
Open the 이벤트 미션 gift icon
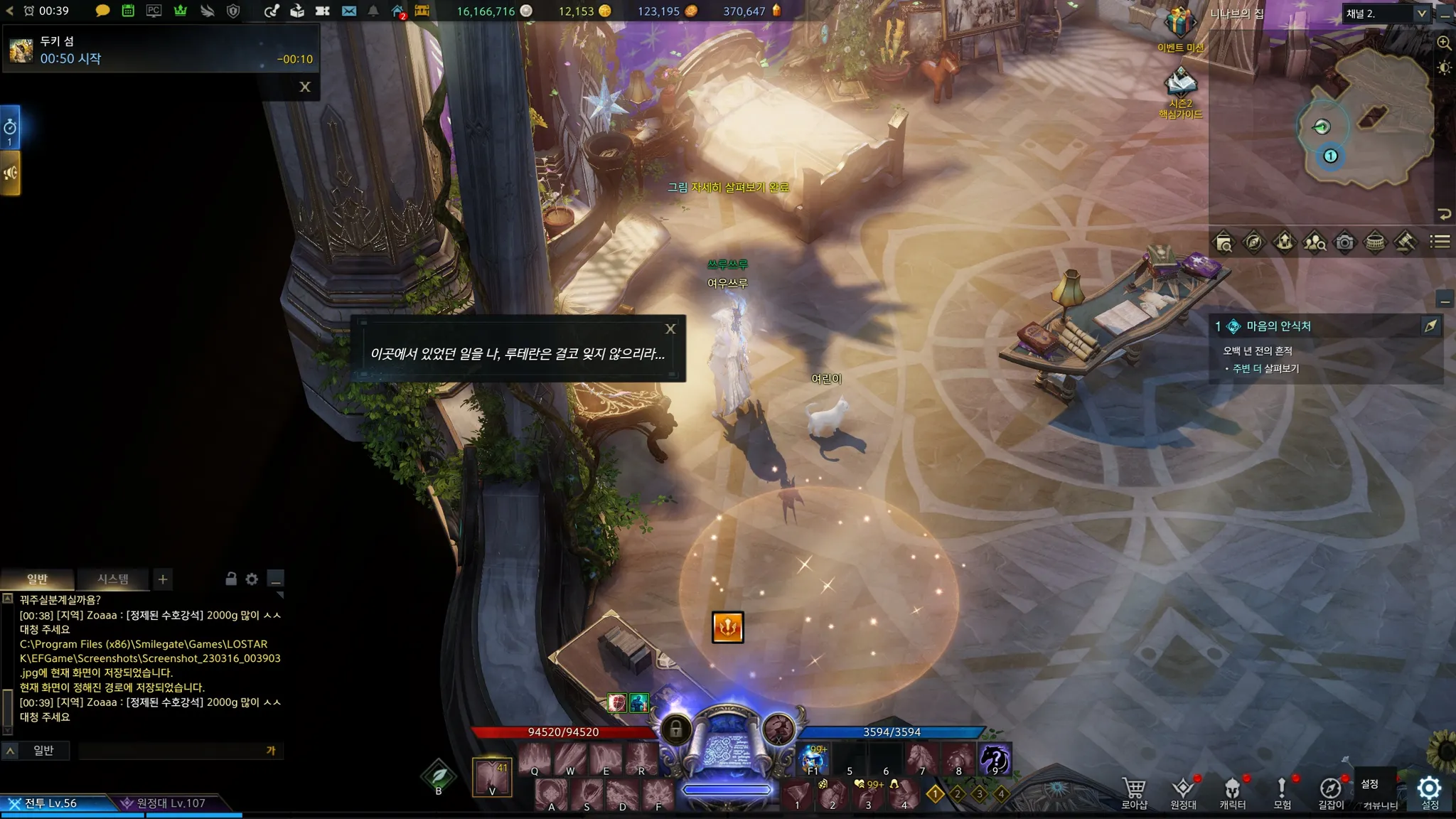pos(1179,25)
